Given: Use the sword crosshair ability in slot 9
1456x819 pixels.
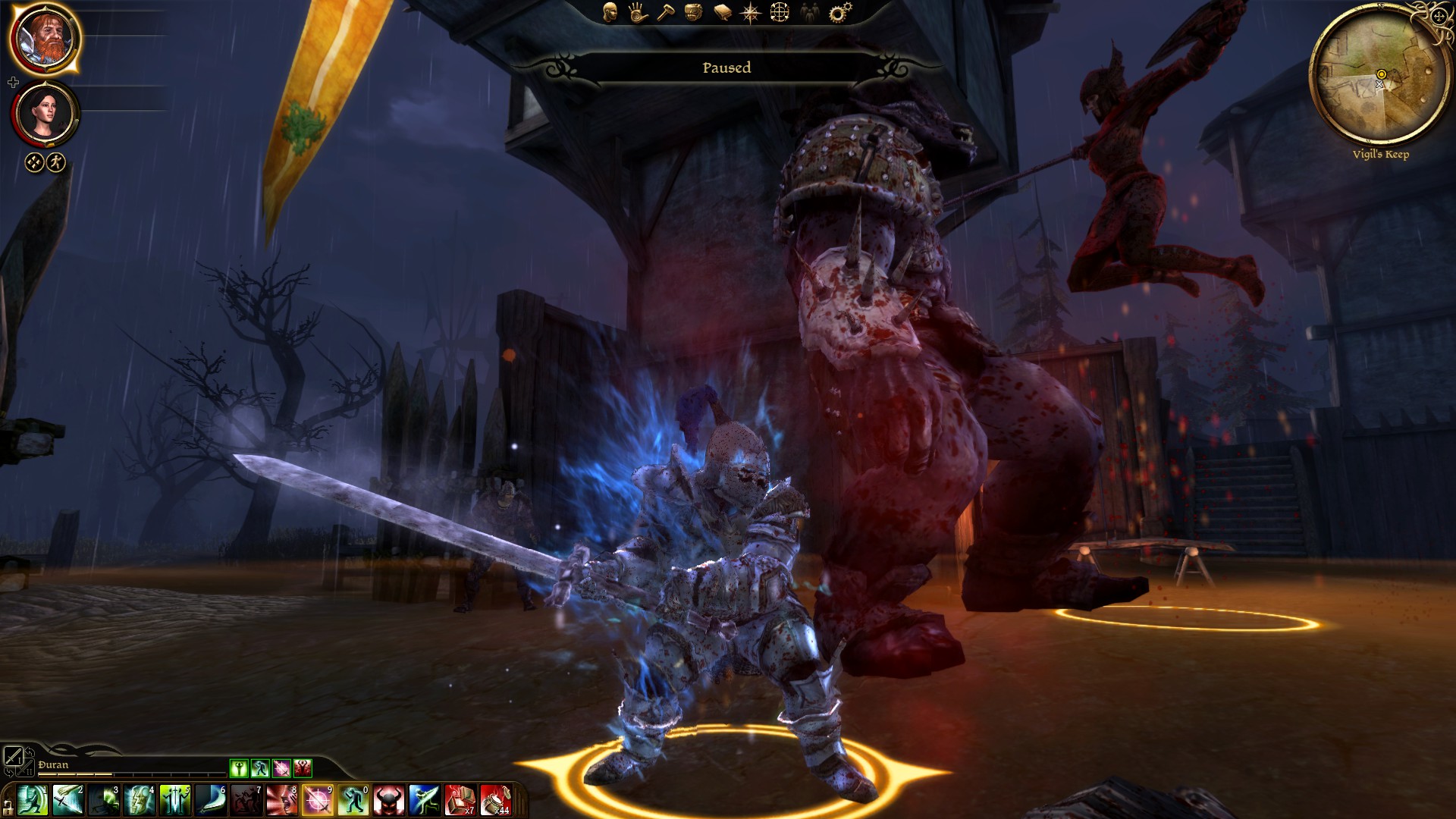Looking at the screenshot, I should (318, 801).
